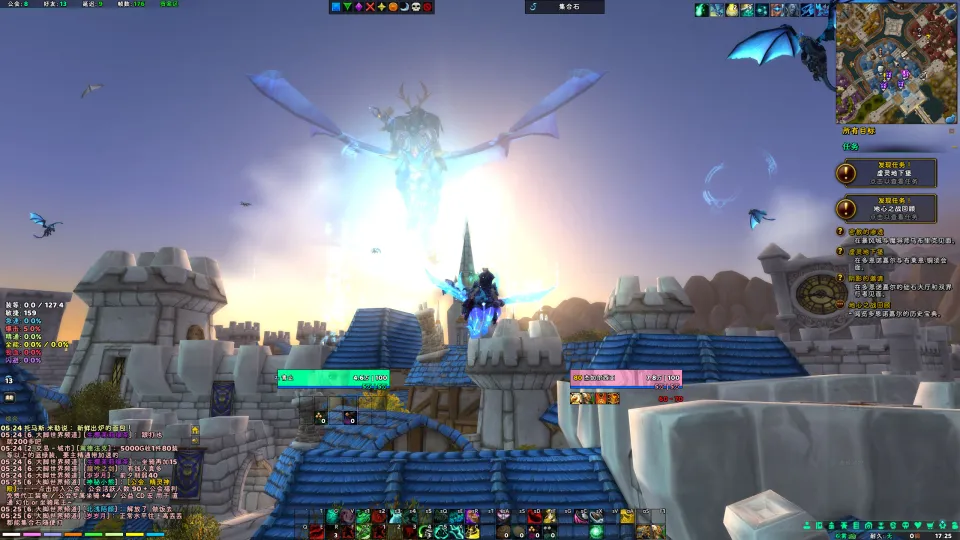Click the chat log window
Viewport: 960px width, 540px height.
[x=95, y=478]
